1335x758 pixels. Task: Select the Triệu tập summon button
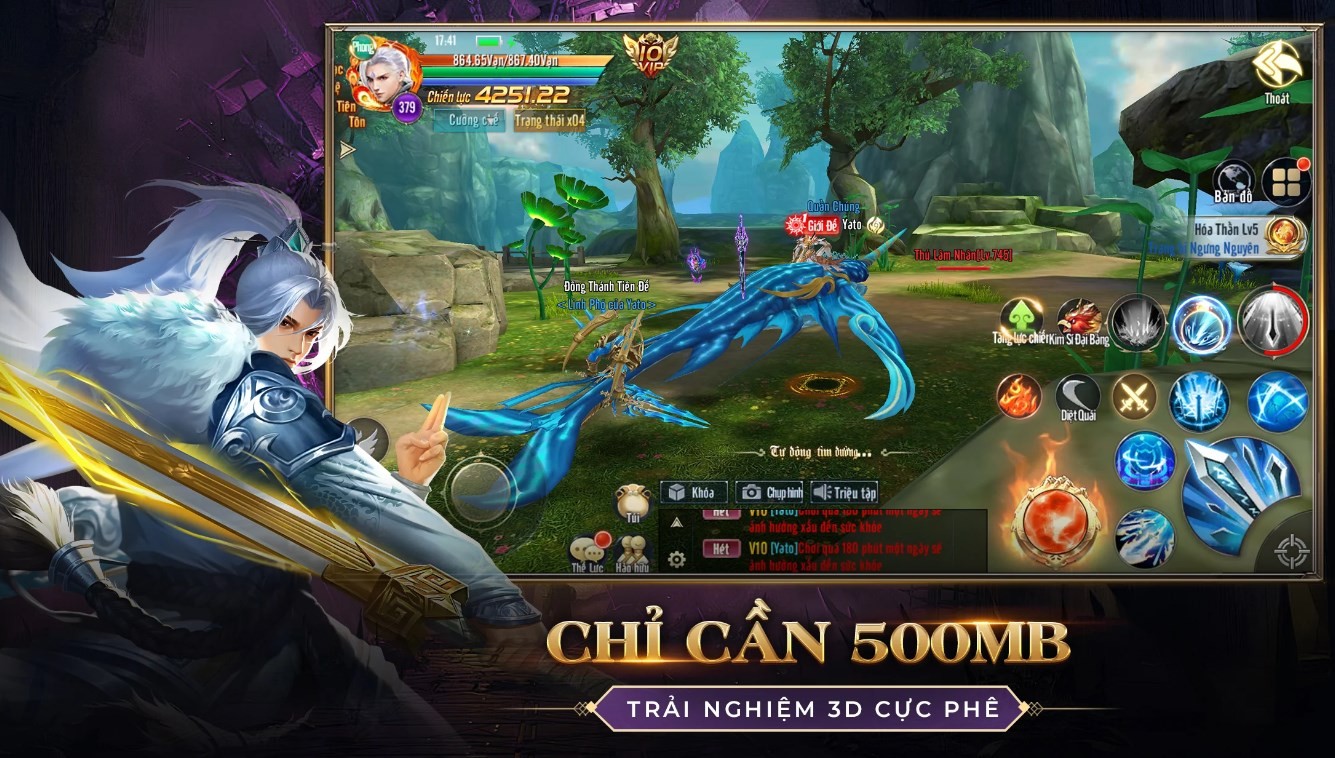coord(845,492)
